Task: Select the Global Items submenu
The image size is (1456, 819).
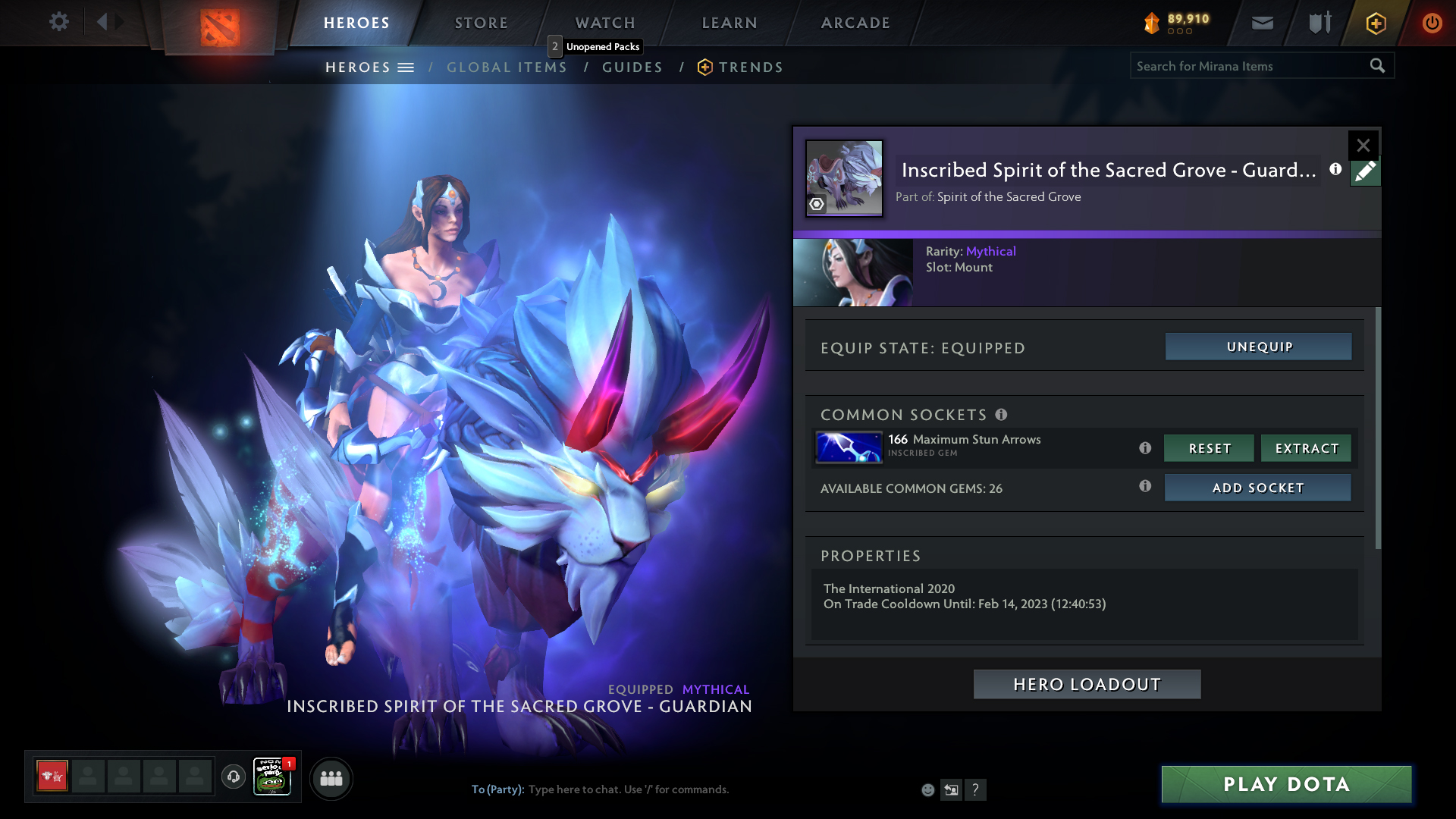Action: (x=507, y=67)
